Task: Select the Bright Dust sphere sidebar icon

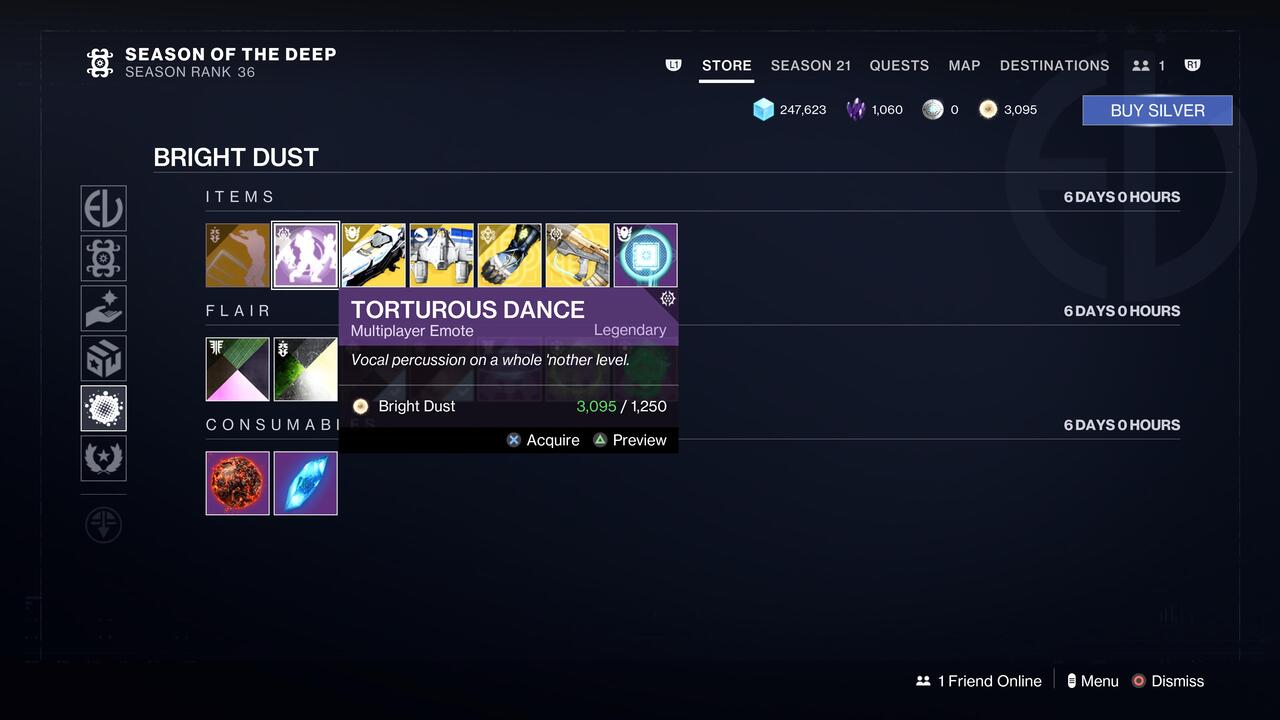Action: pyautogui.click(x=104, y=408)
